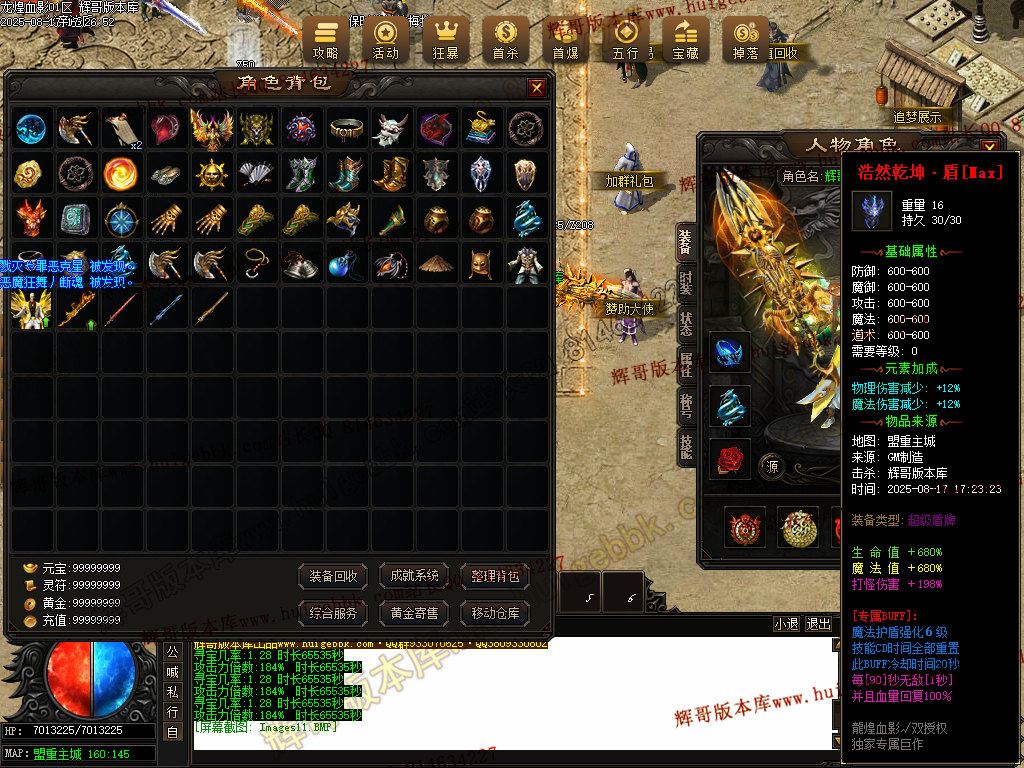Open the 宝藏 treasure menu

coord(685,40)
